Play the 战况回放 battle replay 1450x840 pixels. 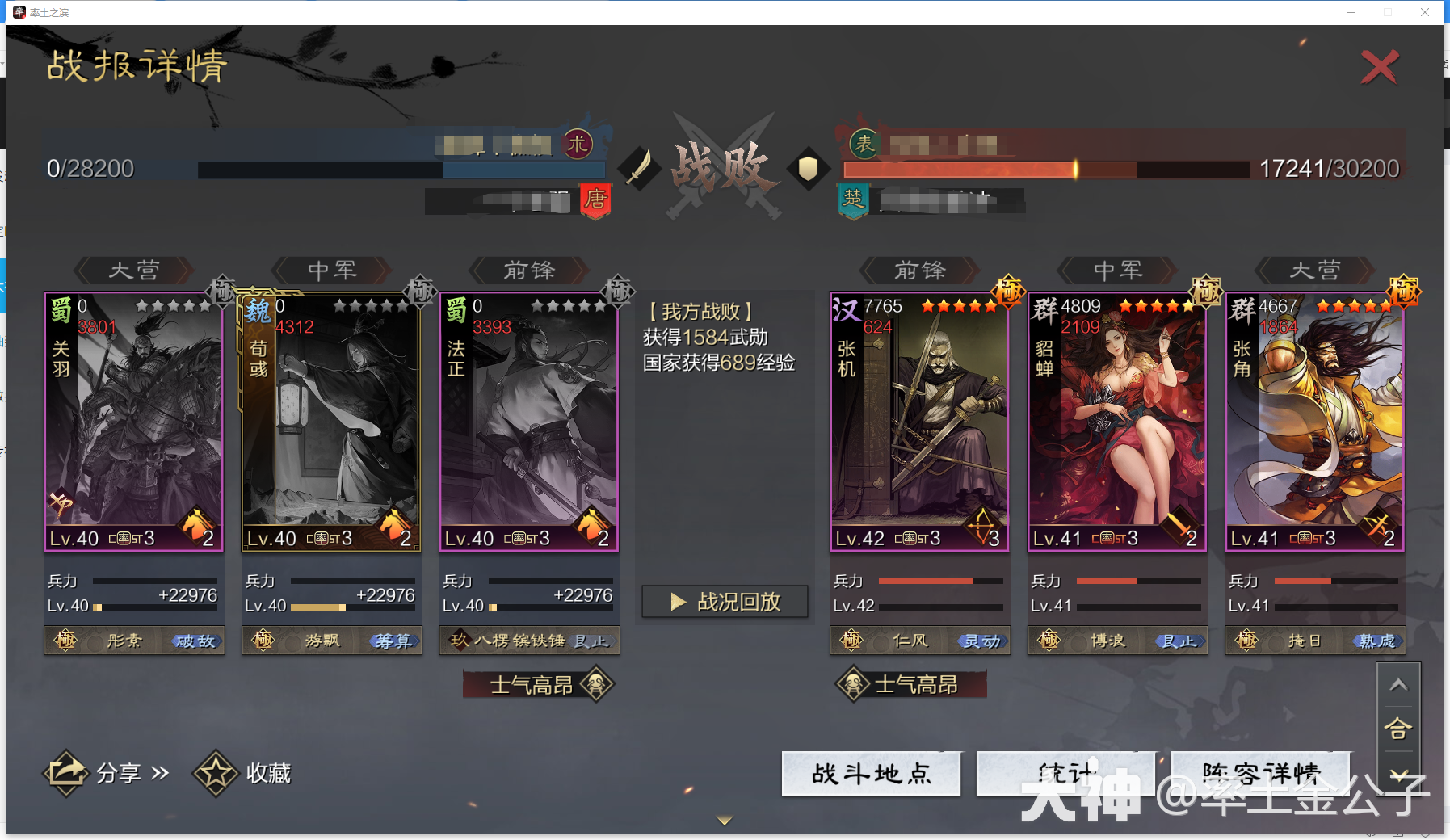pyautogui.click(x=725, y=601)
